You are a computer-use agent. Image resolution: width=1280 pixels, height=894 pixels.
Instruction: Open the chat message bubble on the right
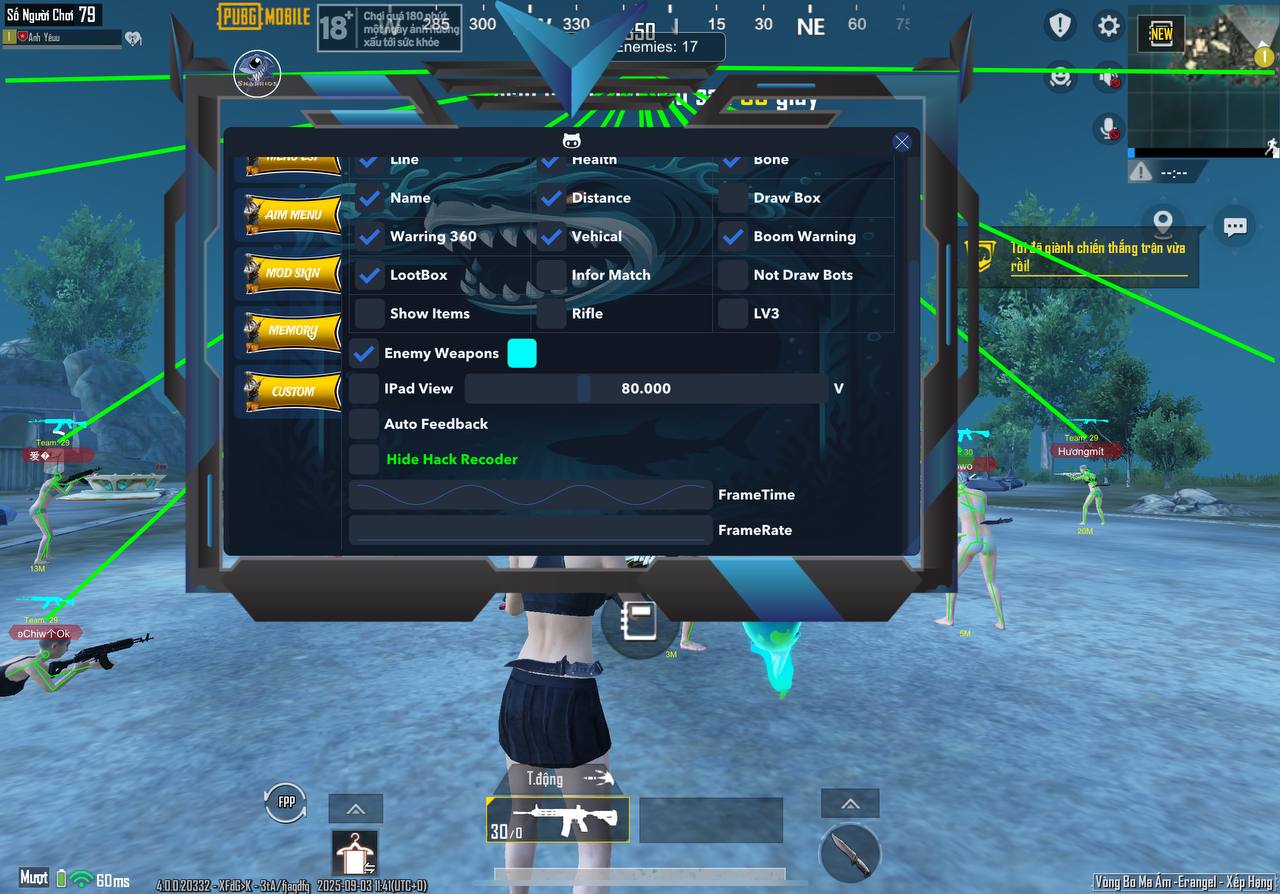pyautogui.click(x=1236, y=226)
